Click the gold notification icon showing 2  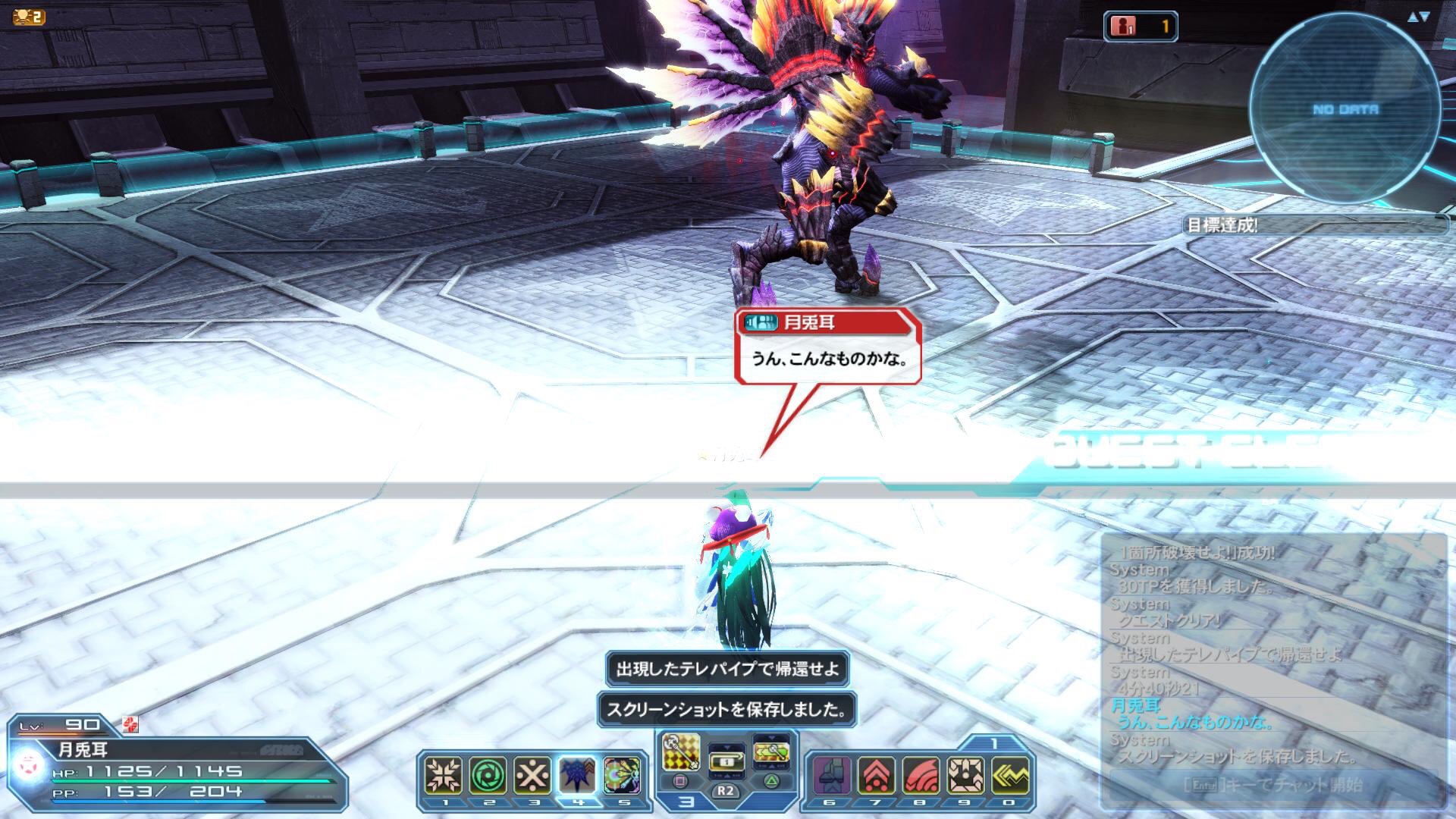(29, 17)
